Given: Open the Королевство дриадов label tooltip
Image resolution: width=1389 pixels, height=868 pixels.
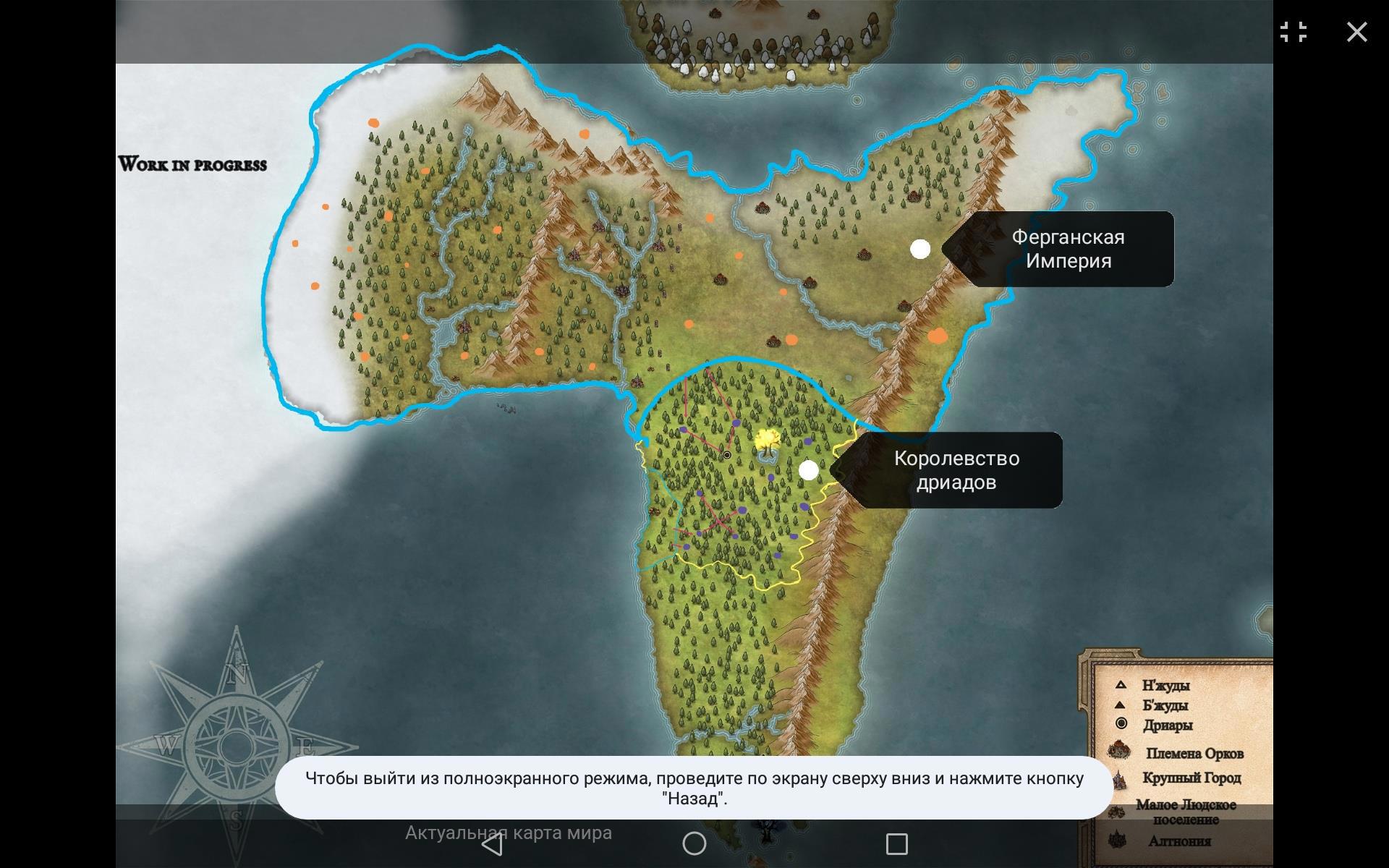Looking at the screenshot, I should point(956,470).
